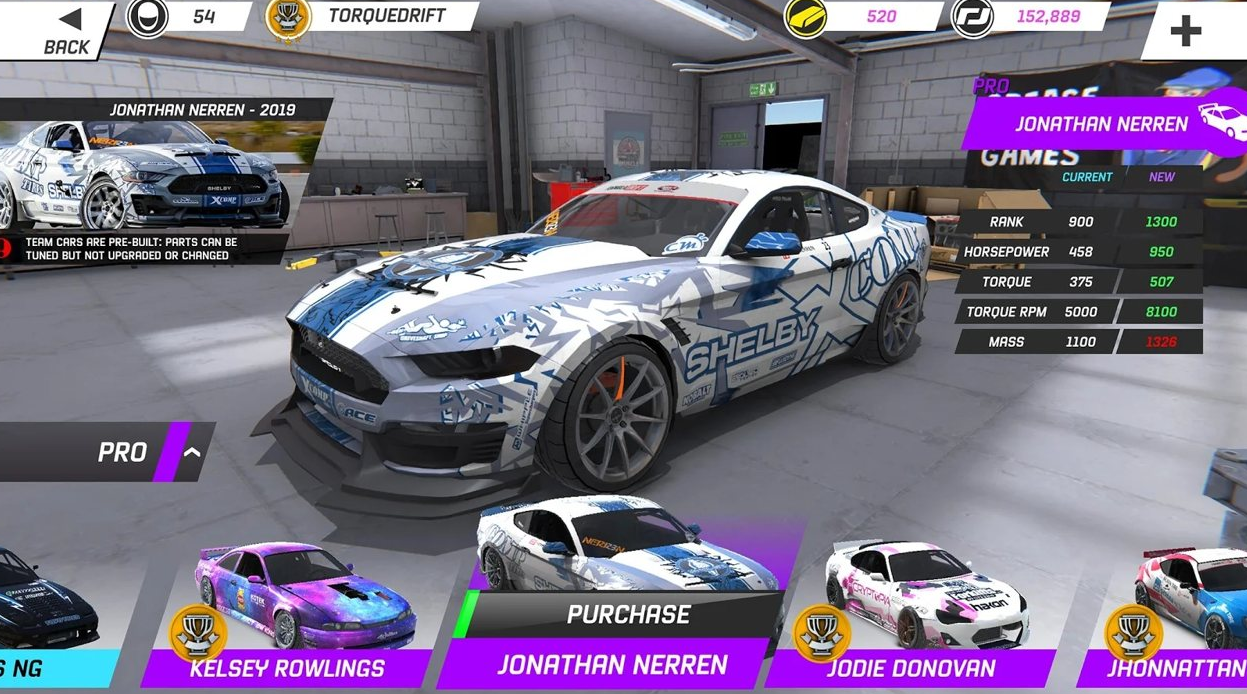The image size is (1247, 694).
Task: Choose the Jodie Donovan car tile
Action: [925, 600]
